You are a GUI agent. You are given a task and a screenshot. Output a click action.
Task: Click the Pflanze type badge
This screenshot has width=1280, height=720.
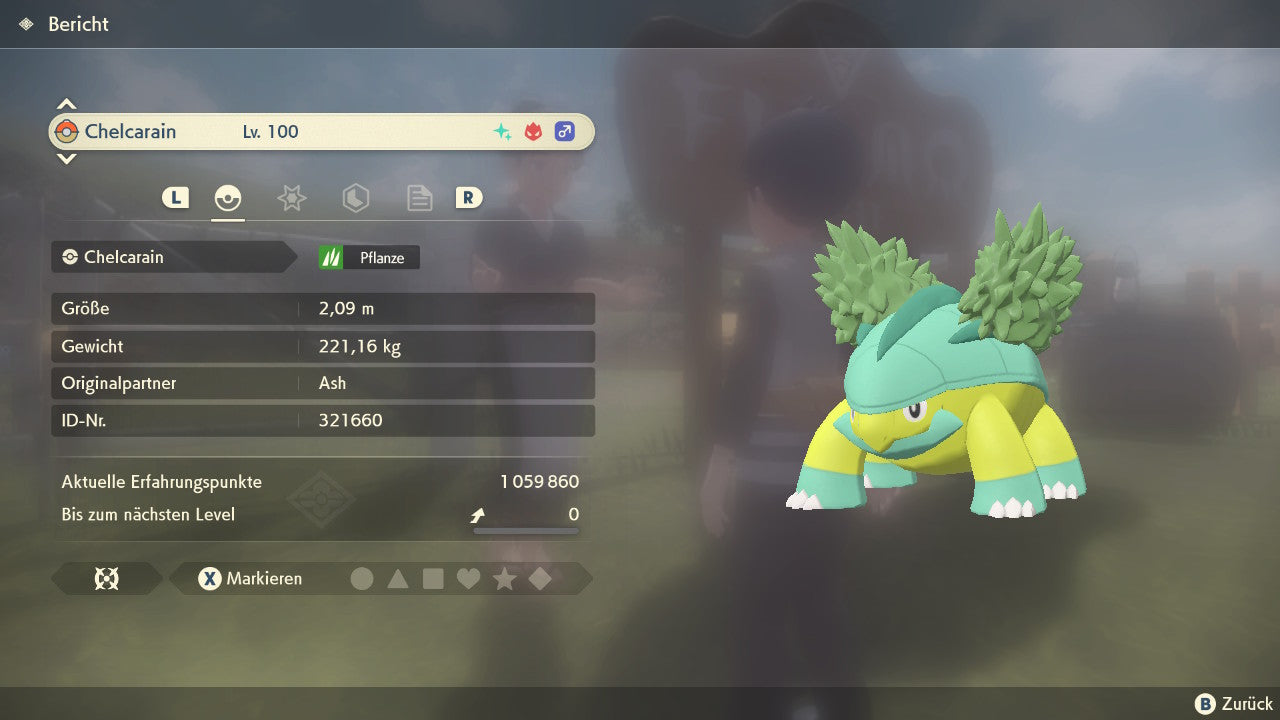coord(369,258)
